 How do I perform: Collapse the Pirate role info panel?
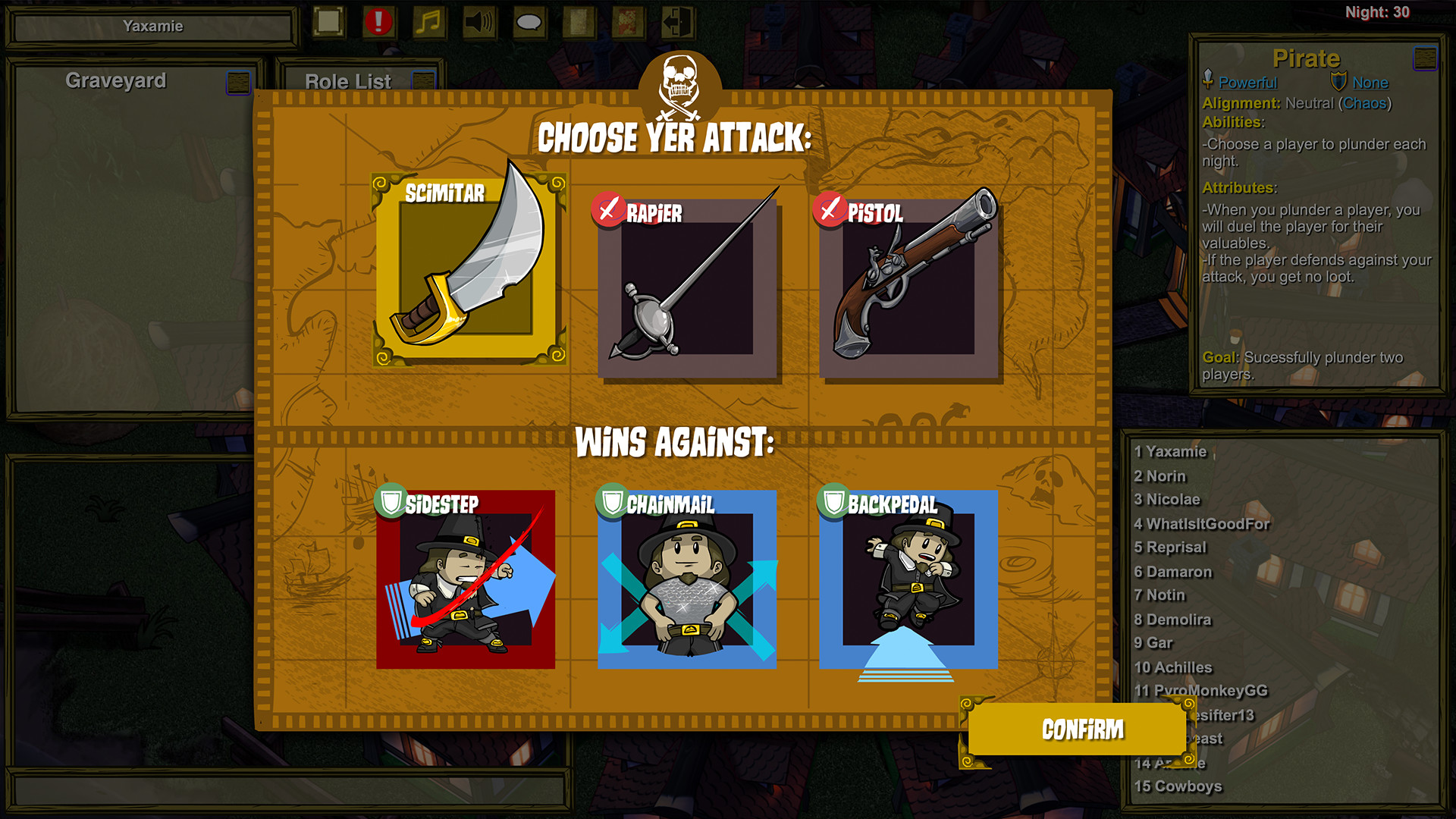(1425, 56)
